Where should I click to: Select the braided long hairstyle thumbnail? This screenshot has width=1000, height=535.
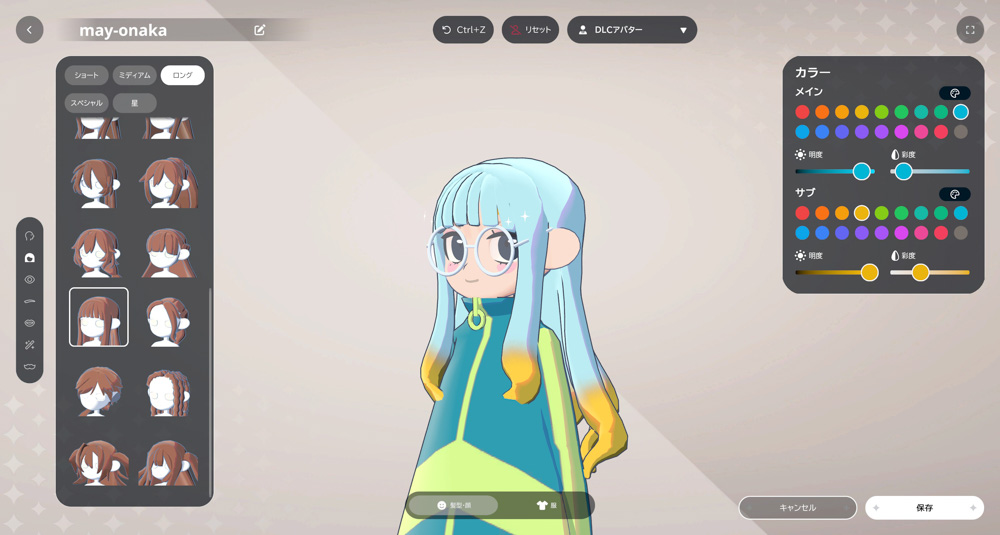[167, 391]
